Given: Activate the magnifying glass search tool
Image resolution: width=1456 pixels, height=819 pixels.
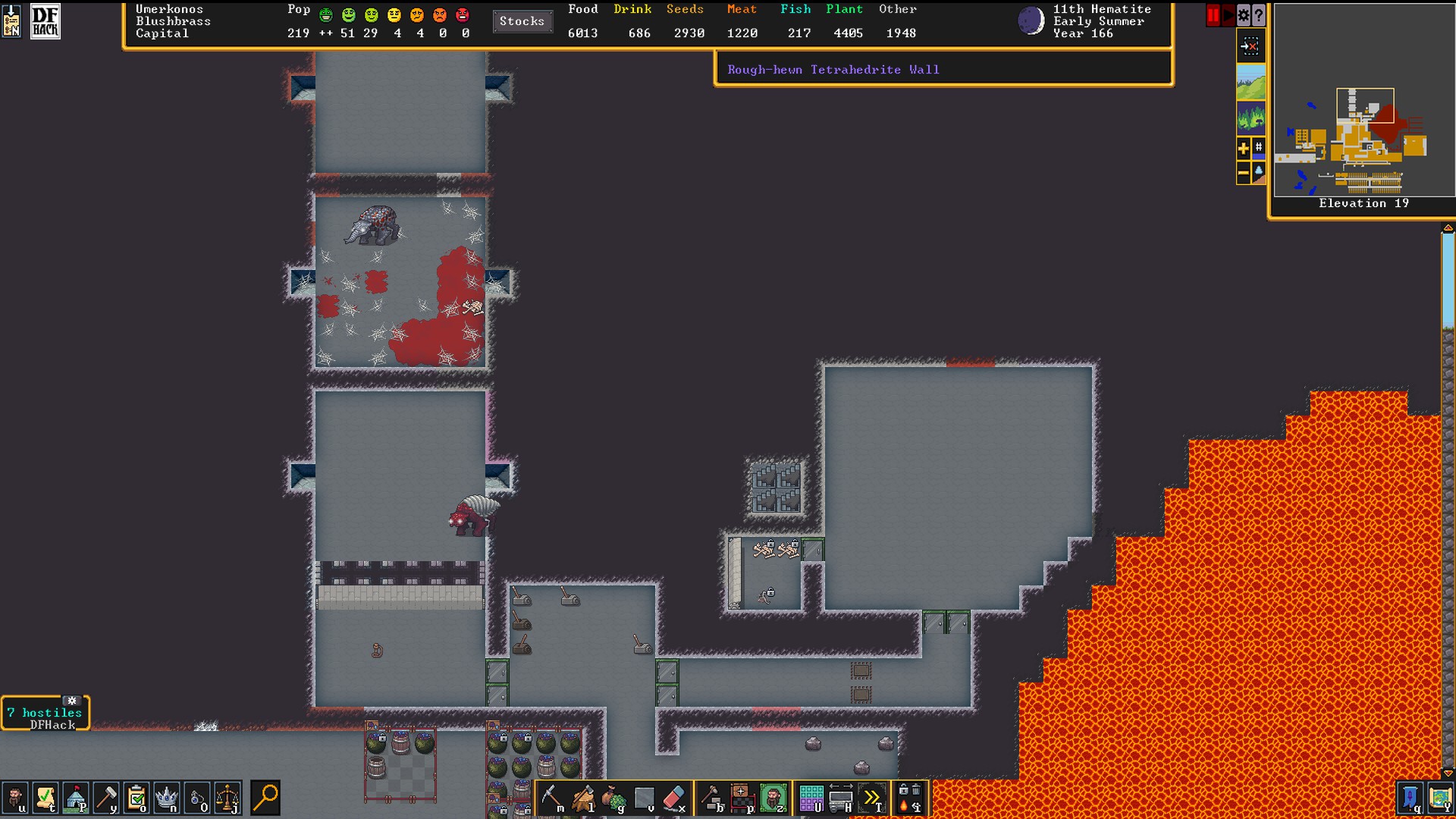Looking at the screenshot, I should coord(265,798).
